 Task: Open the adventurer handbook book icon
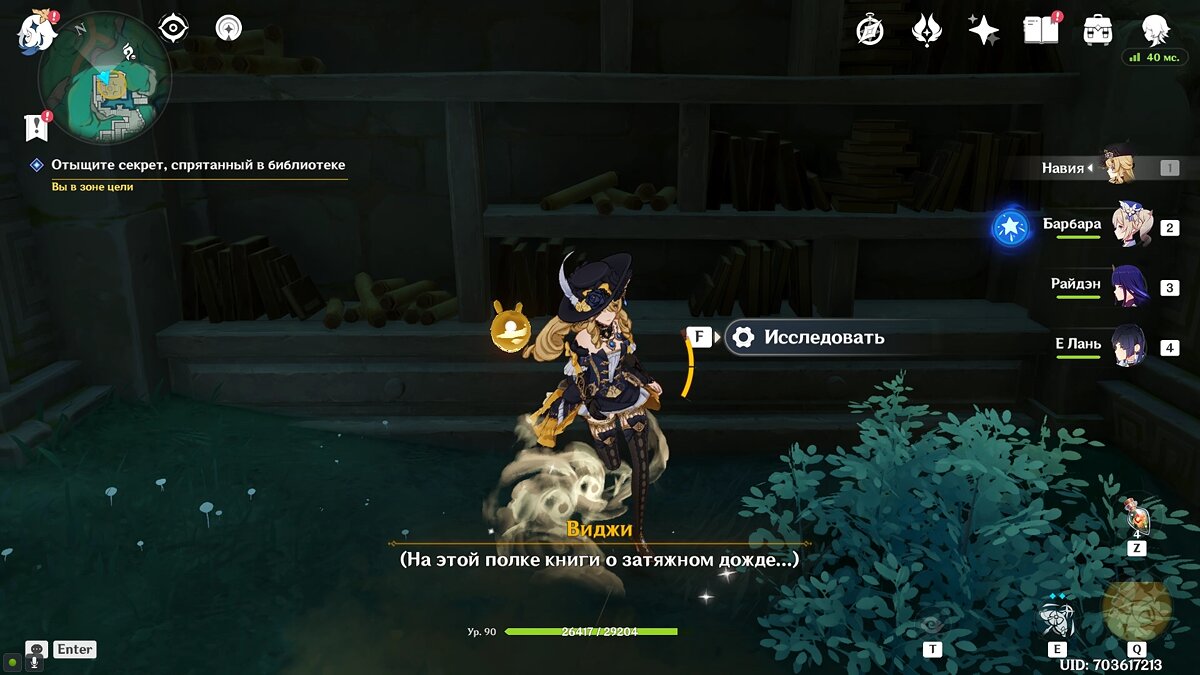click(x=1040, y=30)
